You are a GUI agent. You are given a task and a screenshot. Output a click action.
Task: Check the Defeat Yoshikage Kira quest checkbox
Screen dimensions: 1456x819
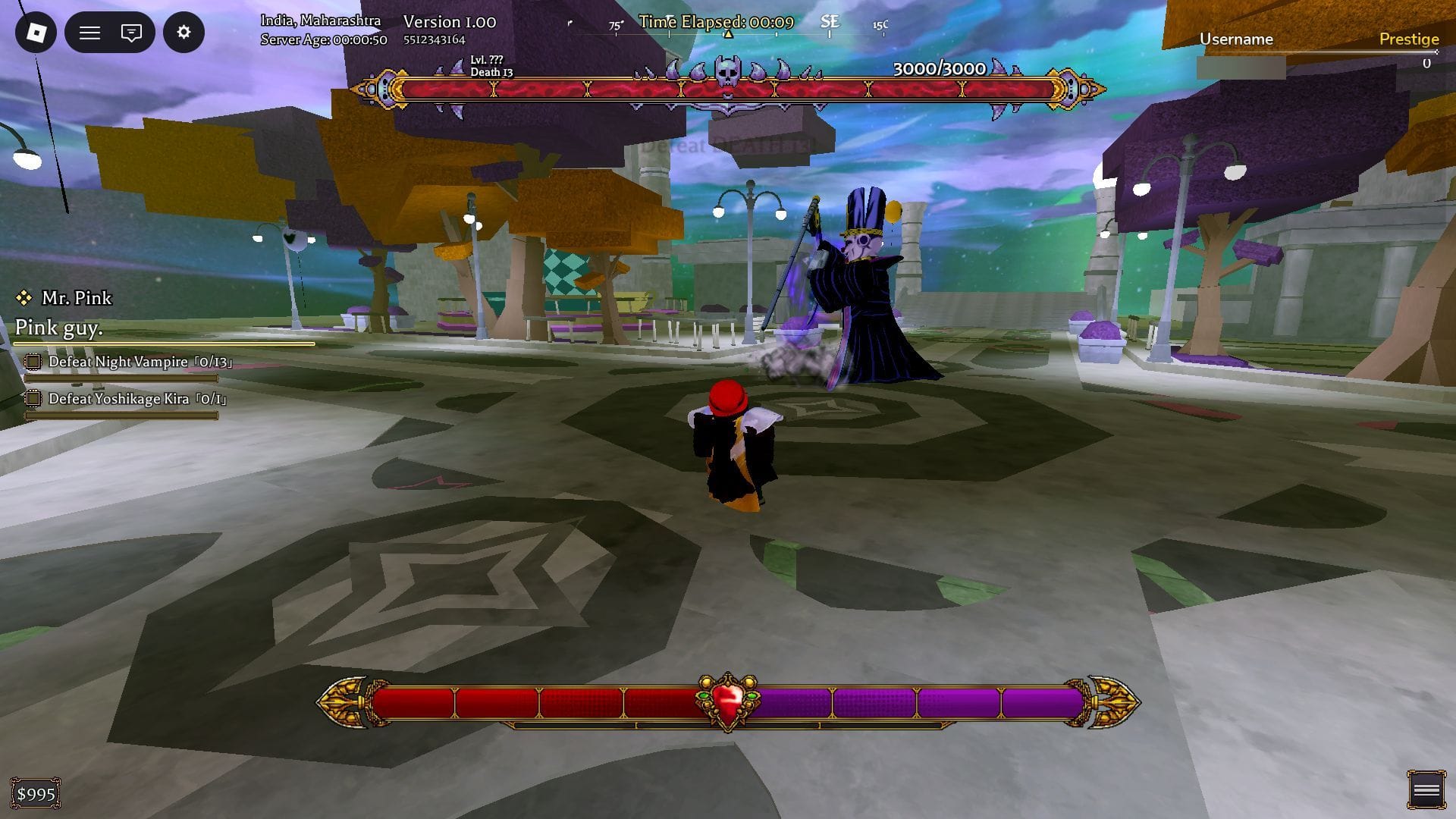(33, 398)
